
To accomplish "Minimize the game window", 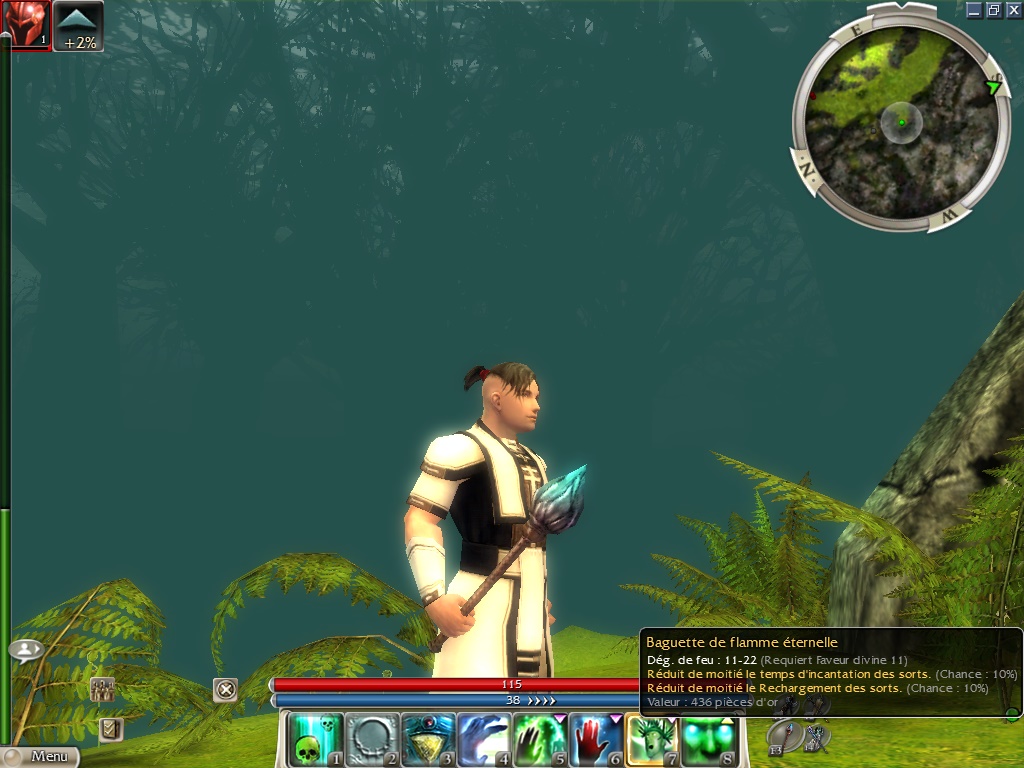I will coord(975,10).
